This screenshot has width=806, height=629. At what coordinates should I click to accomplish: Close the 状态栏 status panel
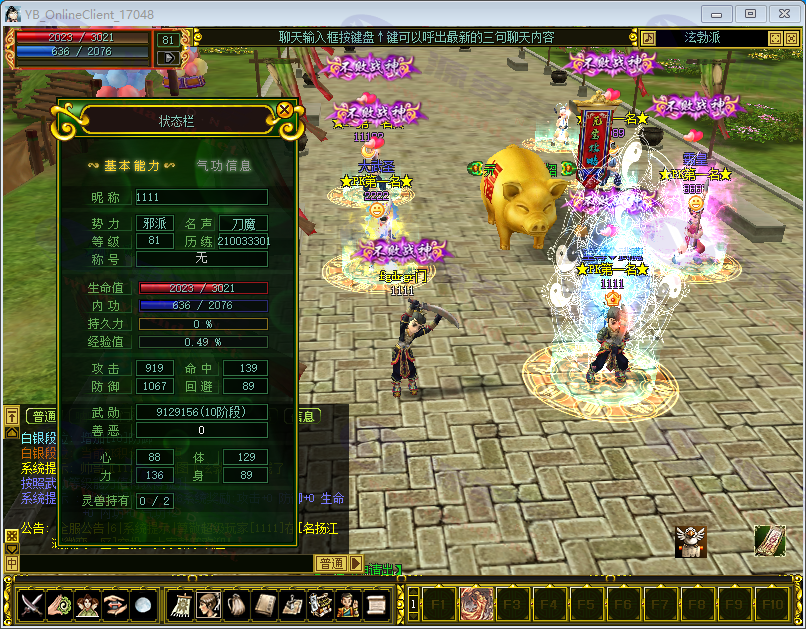click(285, 109)
